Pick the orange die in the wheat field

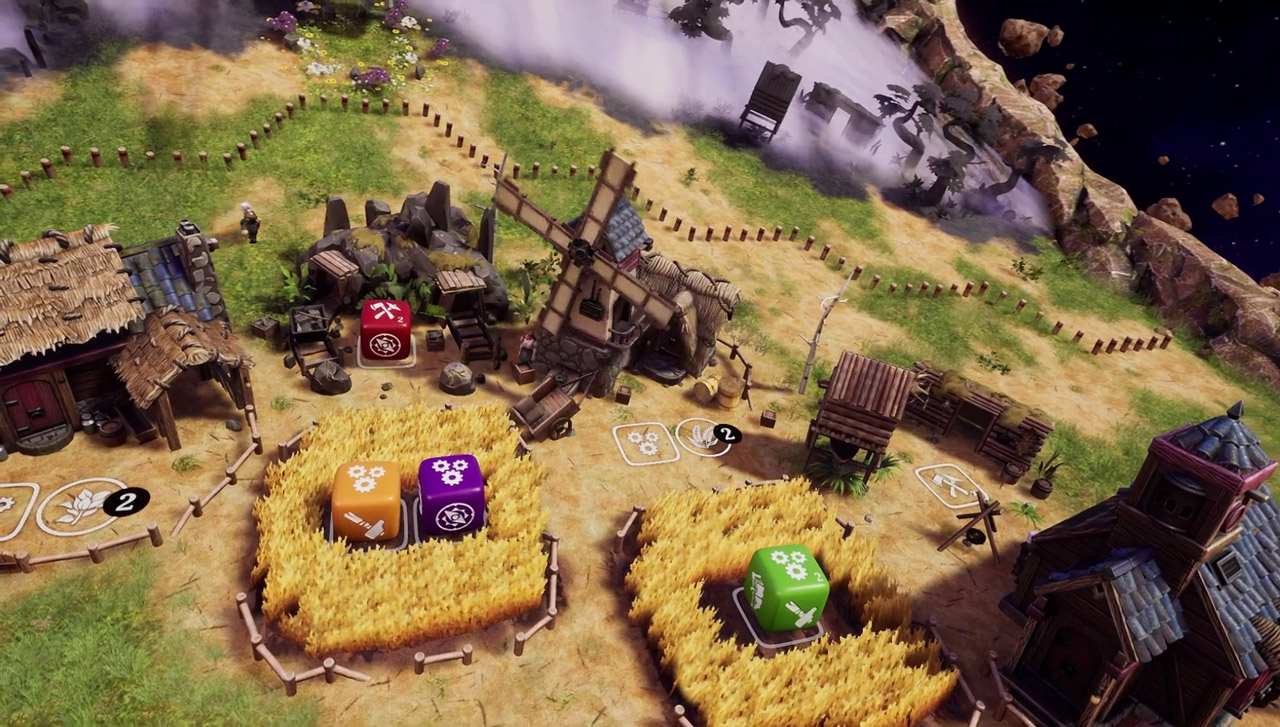point(366,502)
